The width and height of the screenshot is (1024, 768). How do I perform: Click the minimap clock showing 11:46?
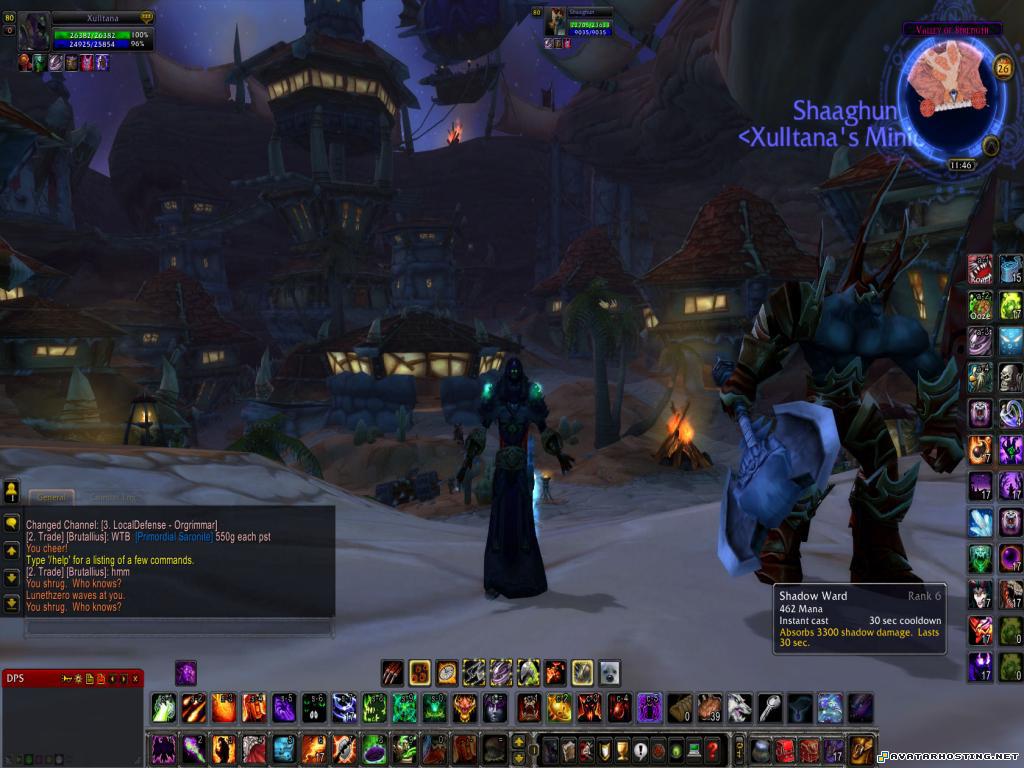(960, 165)
